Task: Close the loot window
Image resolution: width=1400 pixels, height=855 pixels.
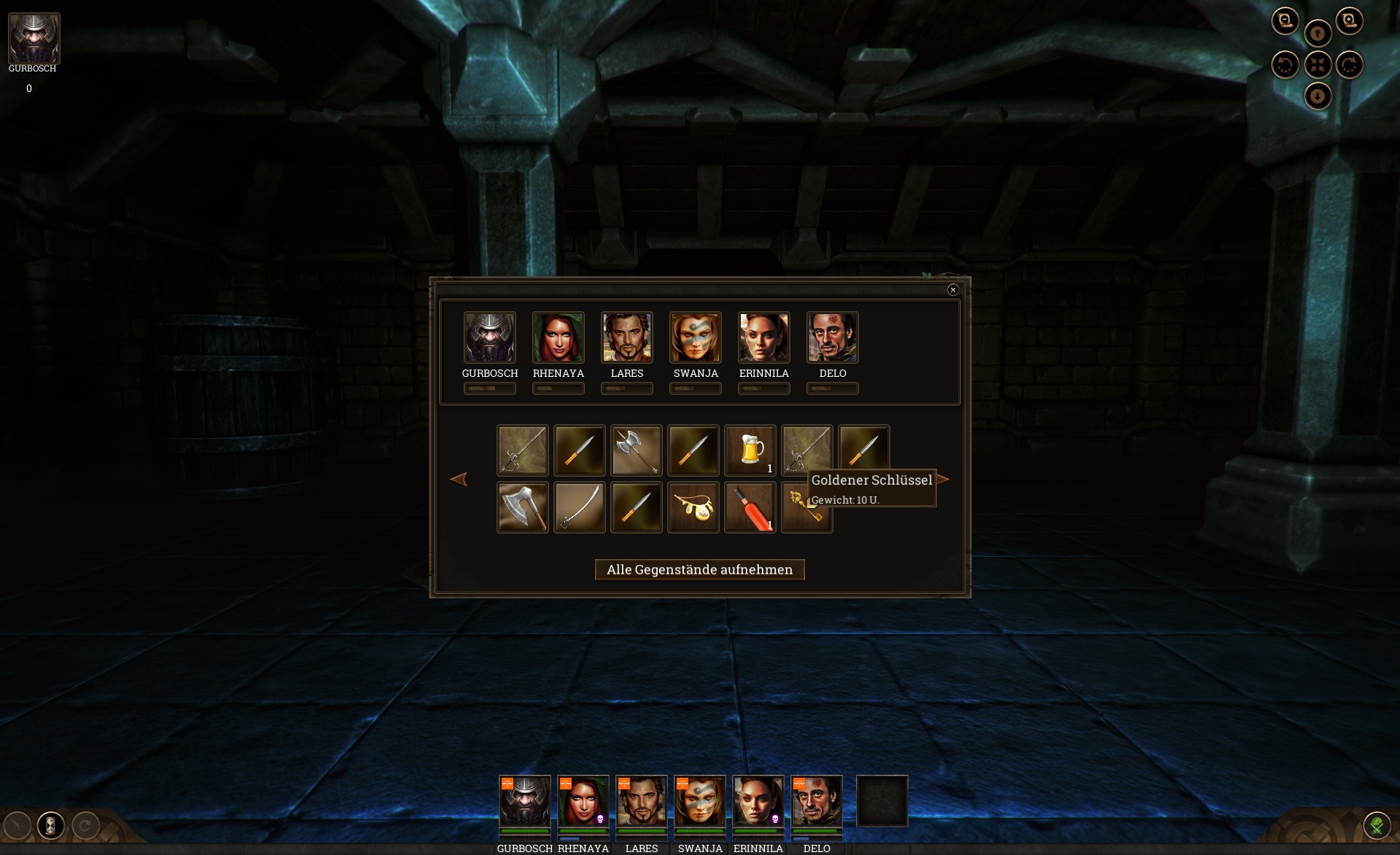Action: tap(952, 290)
